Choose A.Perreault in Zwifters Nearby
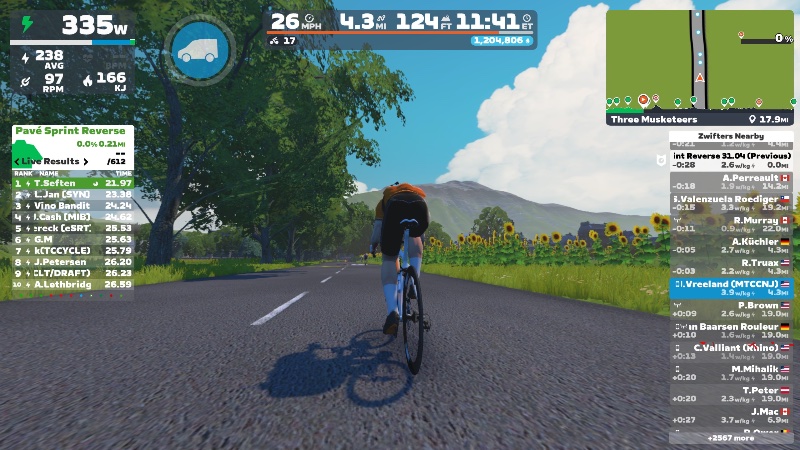The height and width of the screenshot is (450, 800). coord(730,182)
